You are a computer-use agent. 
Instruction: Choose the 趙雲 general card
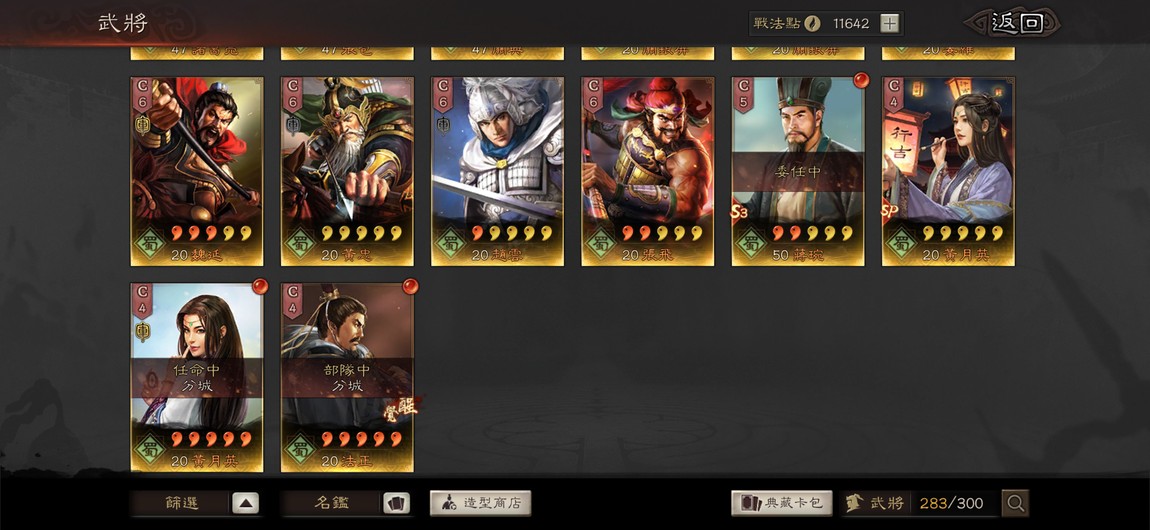pos(497,170)
